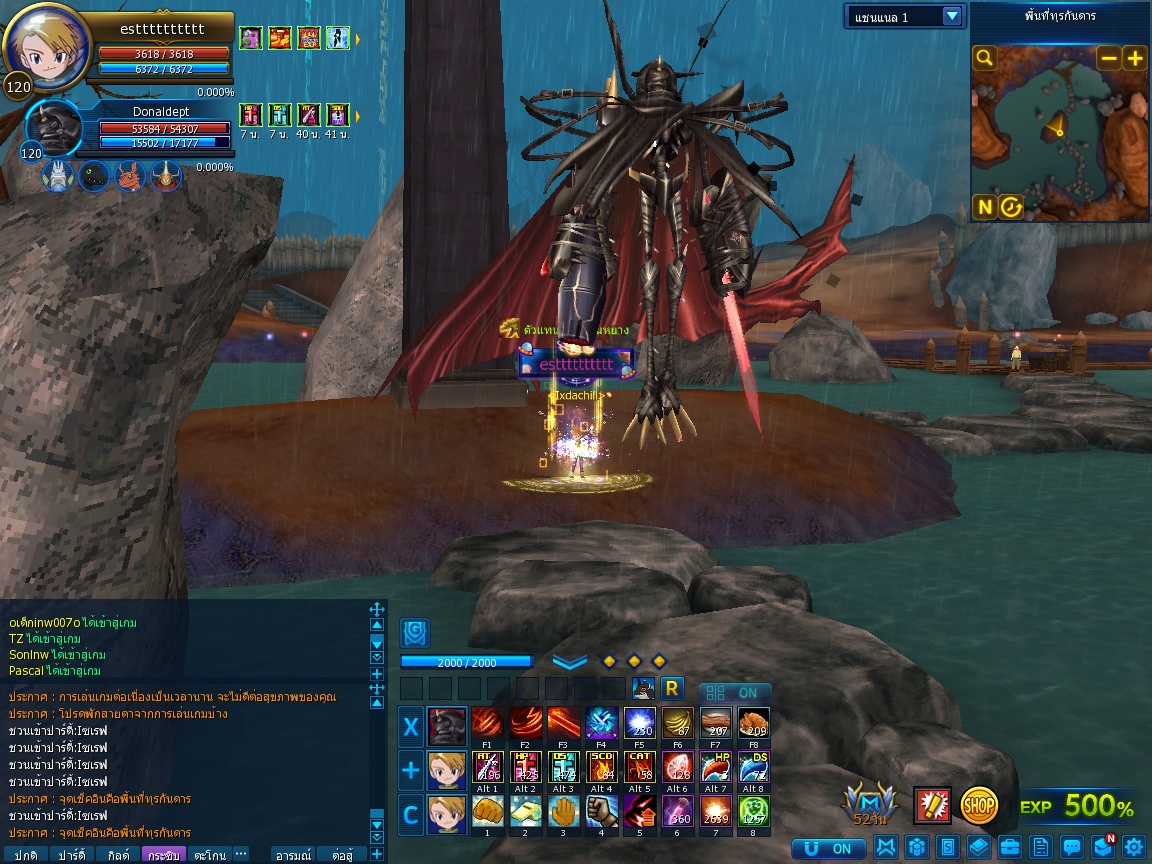Open the gold SHOP coin button

point(980,804)
